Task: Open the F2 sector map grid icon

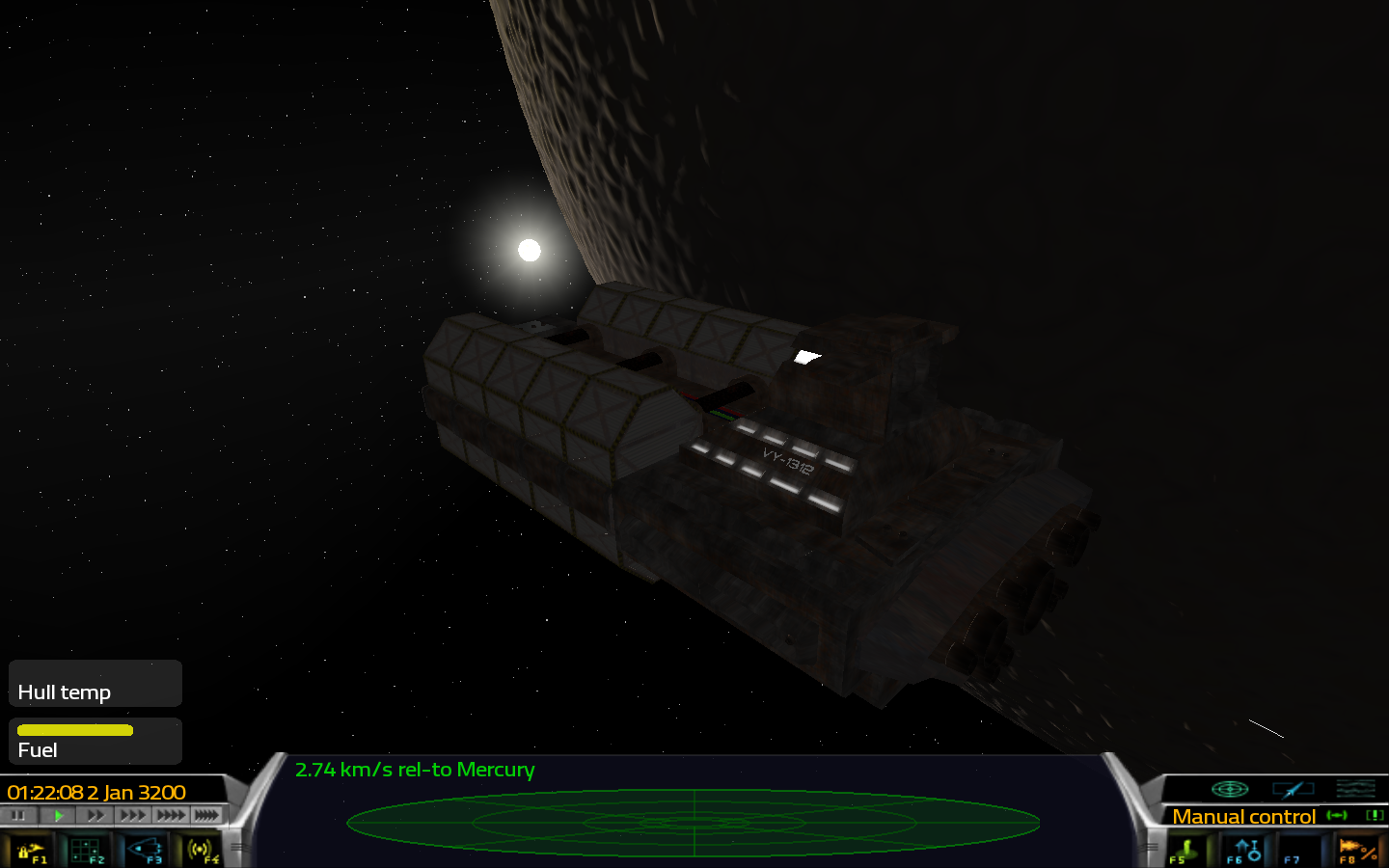Action: (x=85, y=852)
